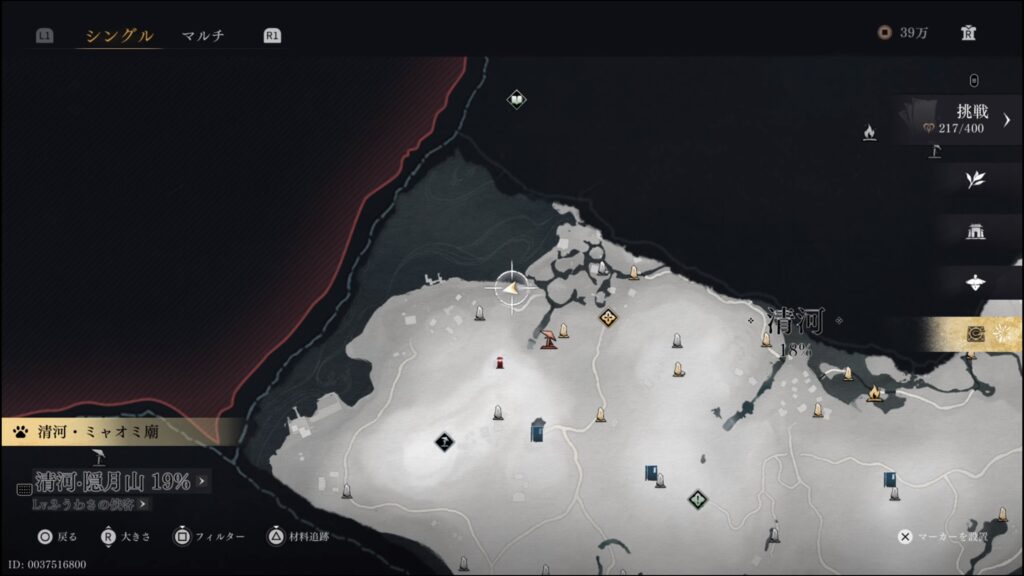Switch to the マルチ tab
Image resolution: width=1024 pixels, height=576 pixels.
click(x=203, y=36)
